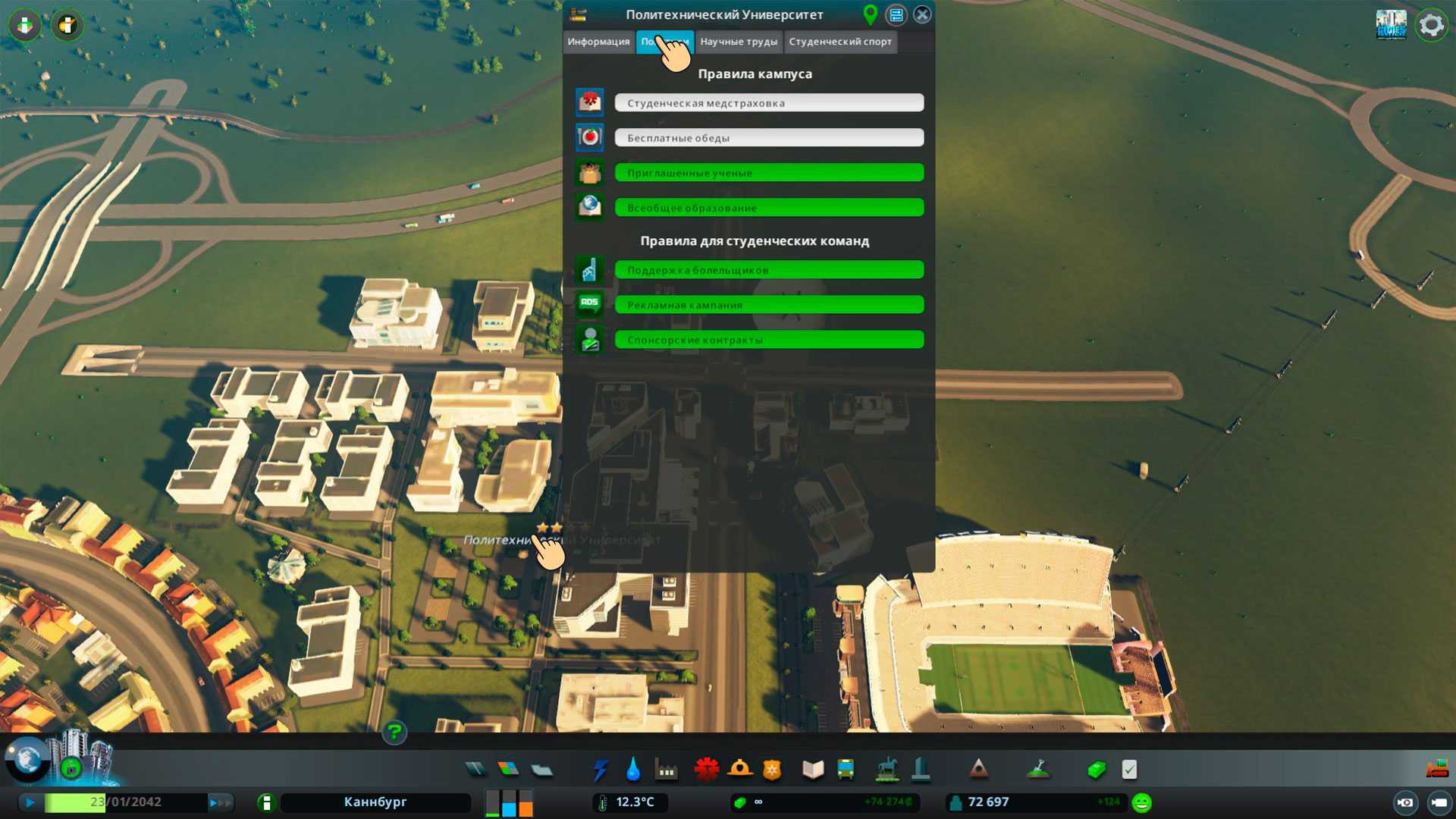
Task: Open the Научные труды tab
Action: [739, 42]
